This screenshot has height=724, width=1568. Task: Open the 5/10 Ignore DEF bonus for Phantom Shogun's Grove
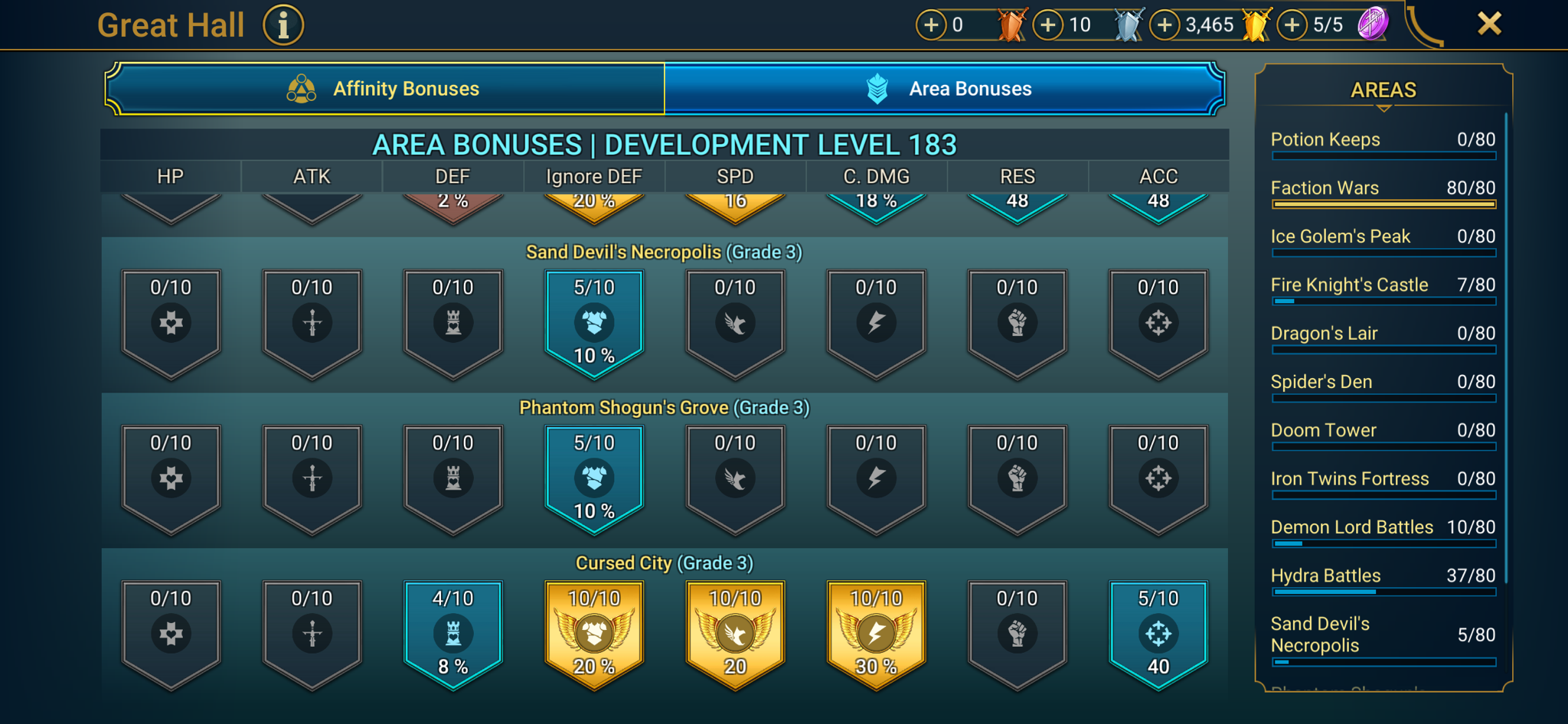tap(593, 476)
